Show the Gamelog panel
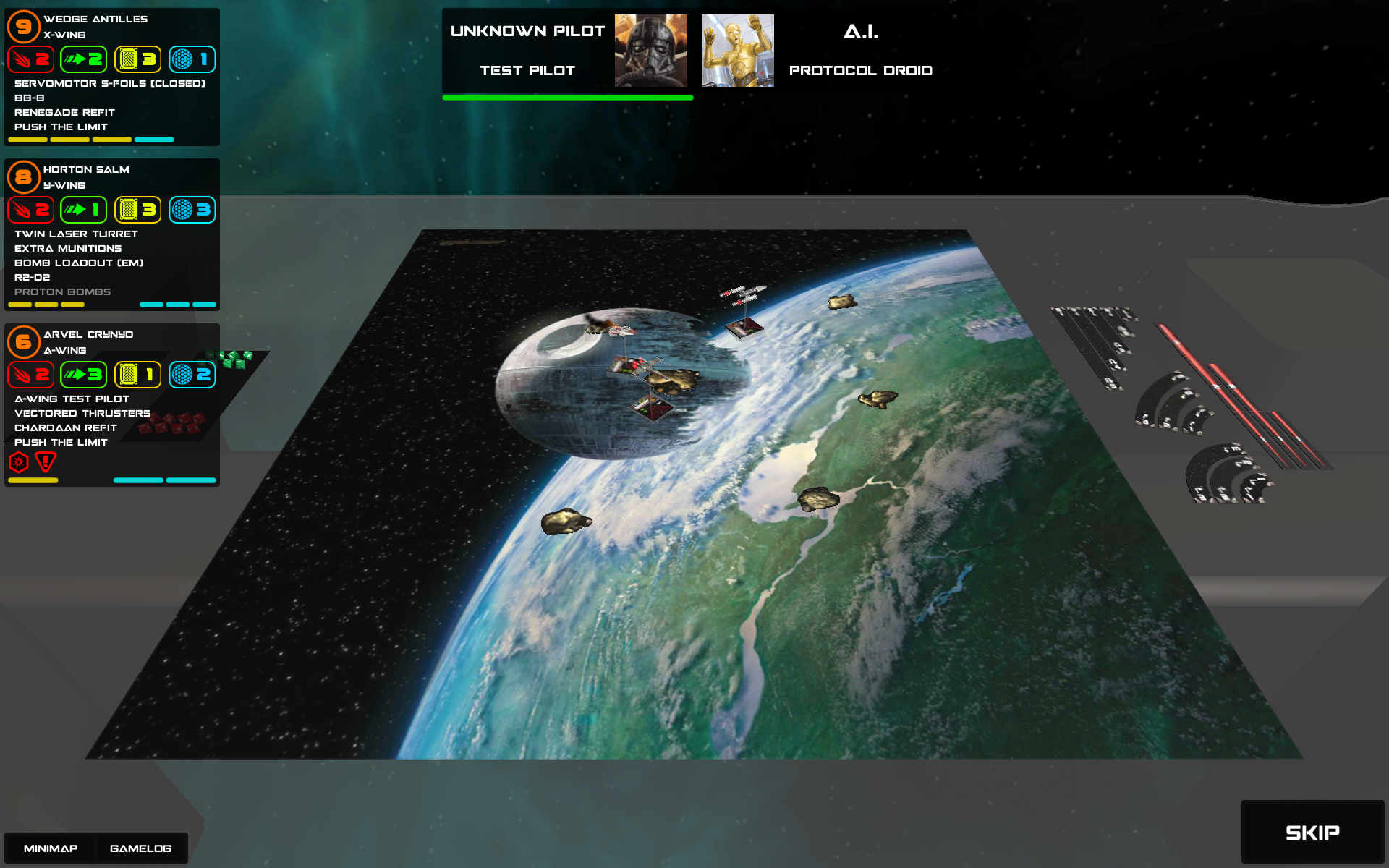 [140, 848]
